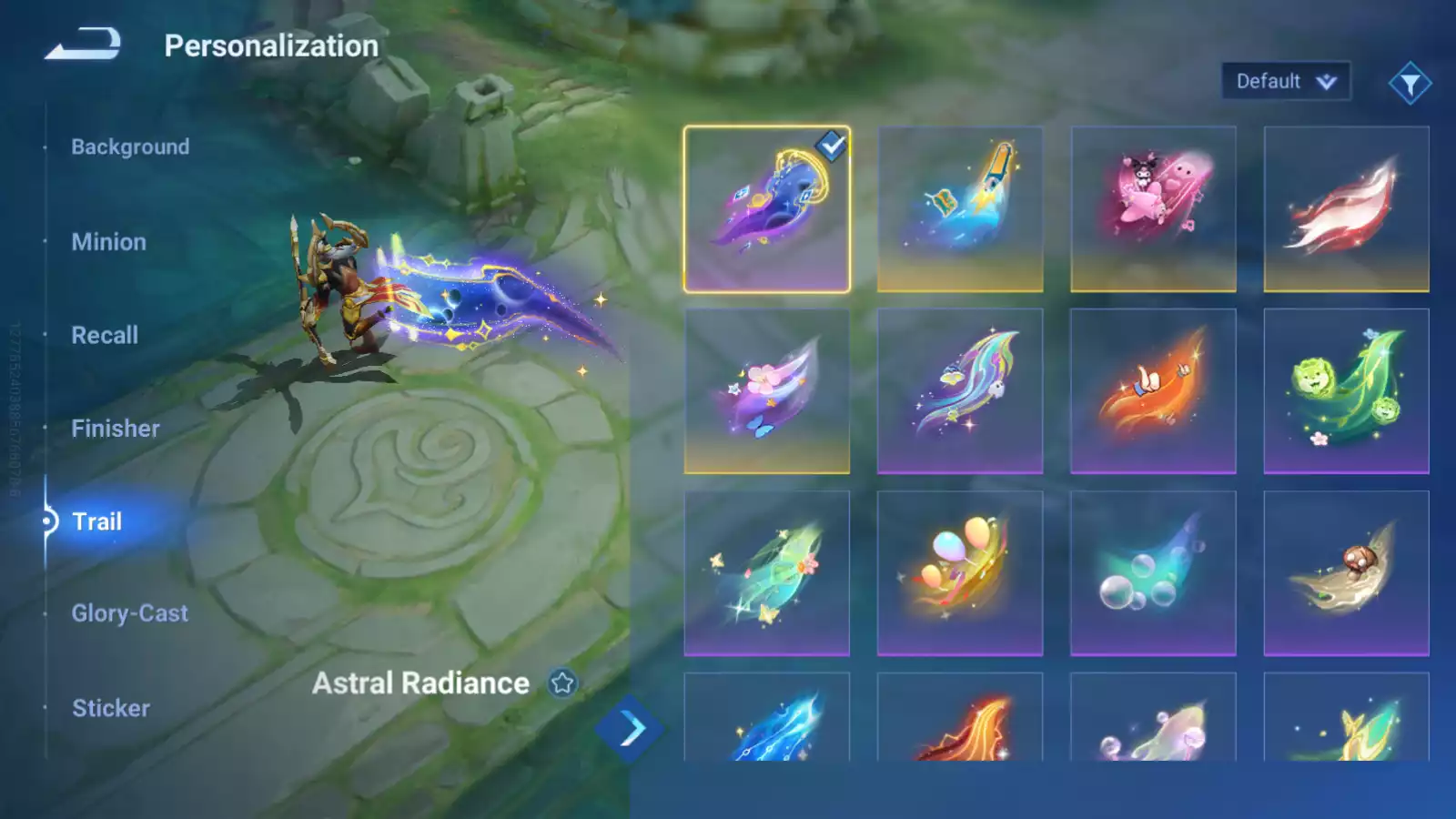The height and width of the screenshot is (819, 1456).
Task: Open the Default sort dropdown
Action: (1285, 82)
